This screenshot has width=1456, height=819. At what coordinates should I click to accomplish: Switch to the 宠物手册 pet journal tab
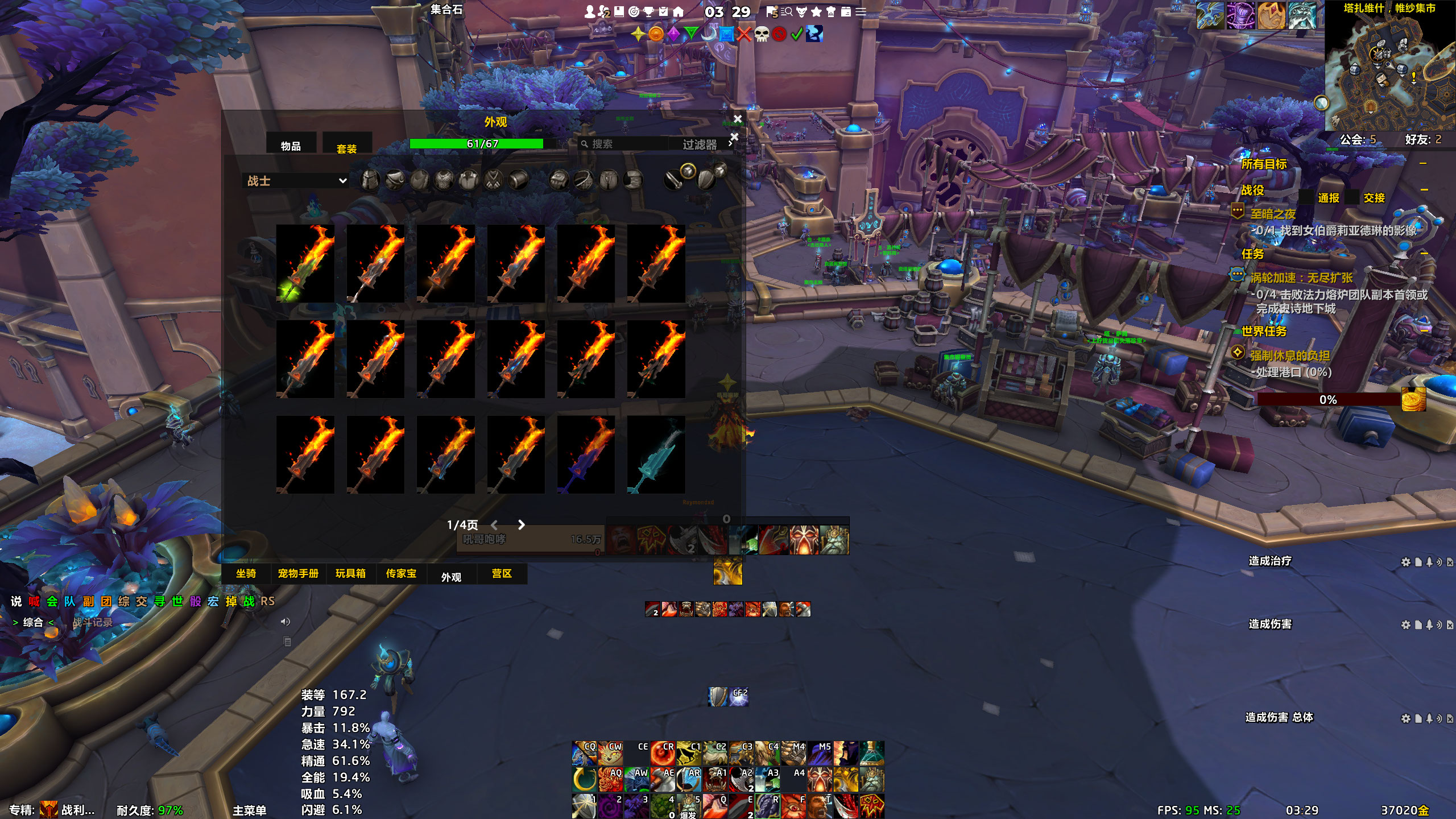pyautogui.click(x=298, y=573)
